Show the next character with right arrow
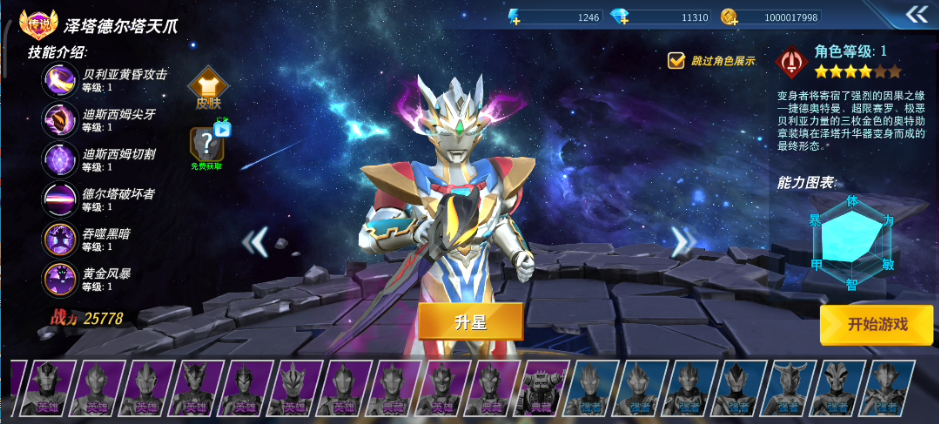The width and height of the screenshot is (939, 424). pos(683,241)
